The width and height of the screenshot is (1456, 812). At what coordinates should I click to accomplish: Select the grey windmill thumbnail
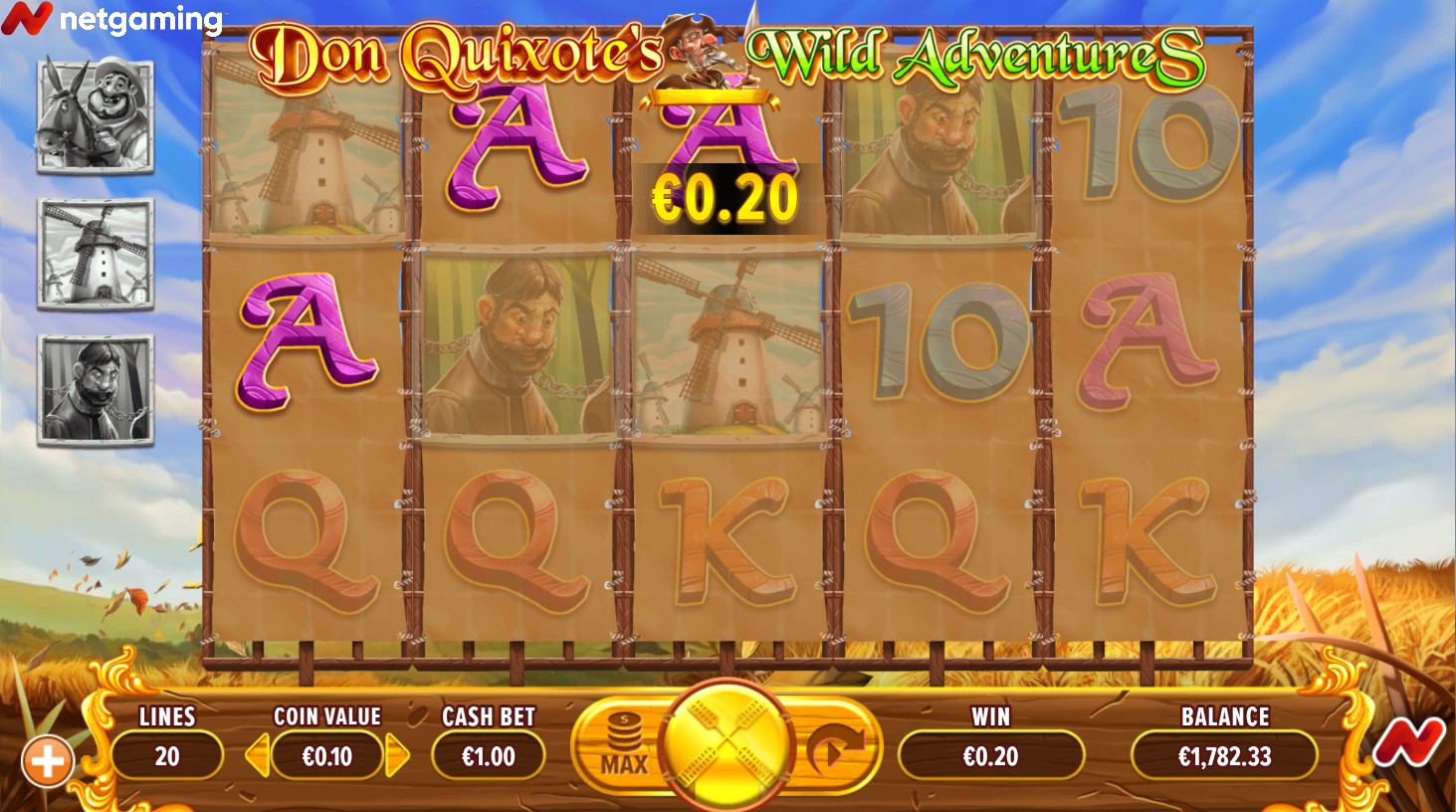click(96, 253)
